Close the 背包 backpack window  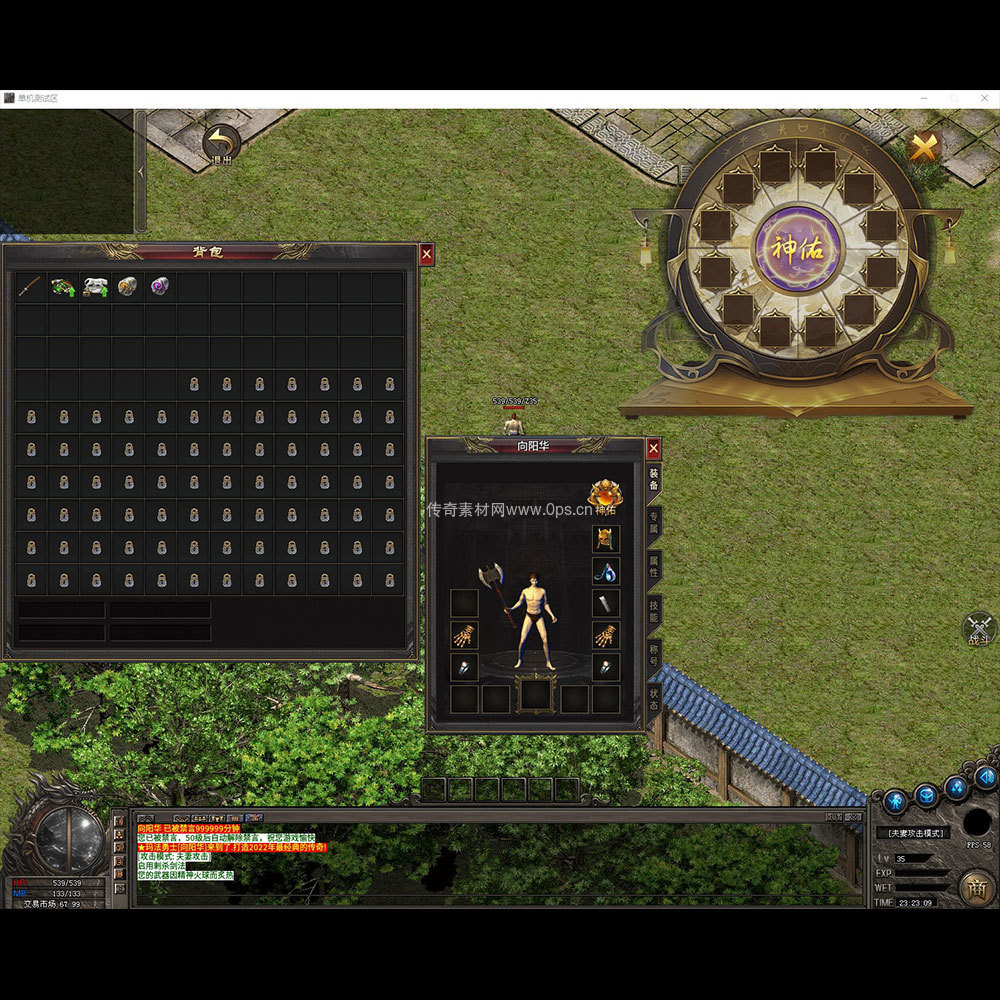pos(427,255)
